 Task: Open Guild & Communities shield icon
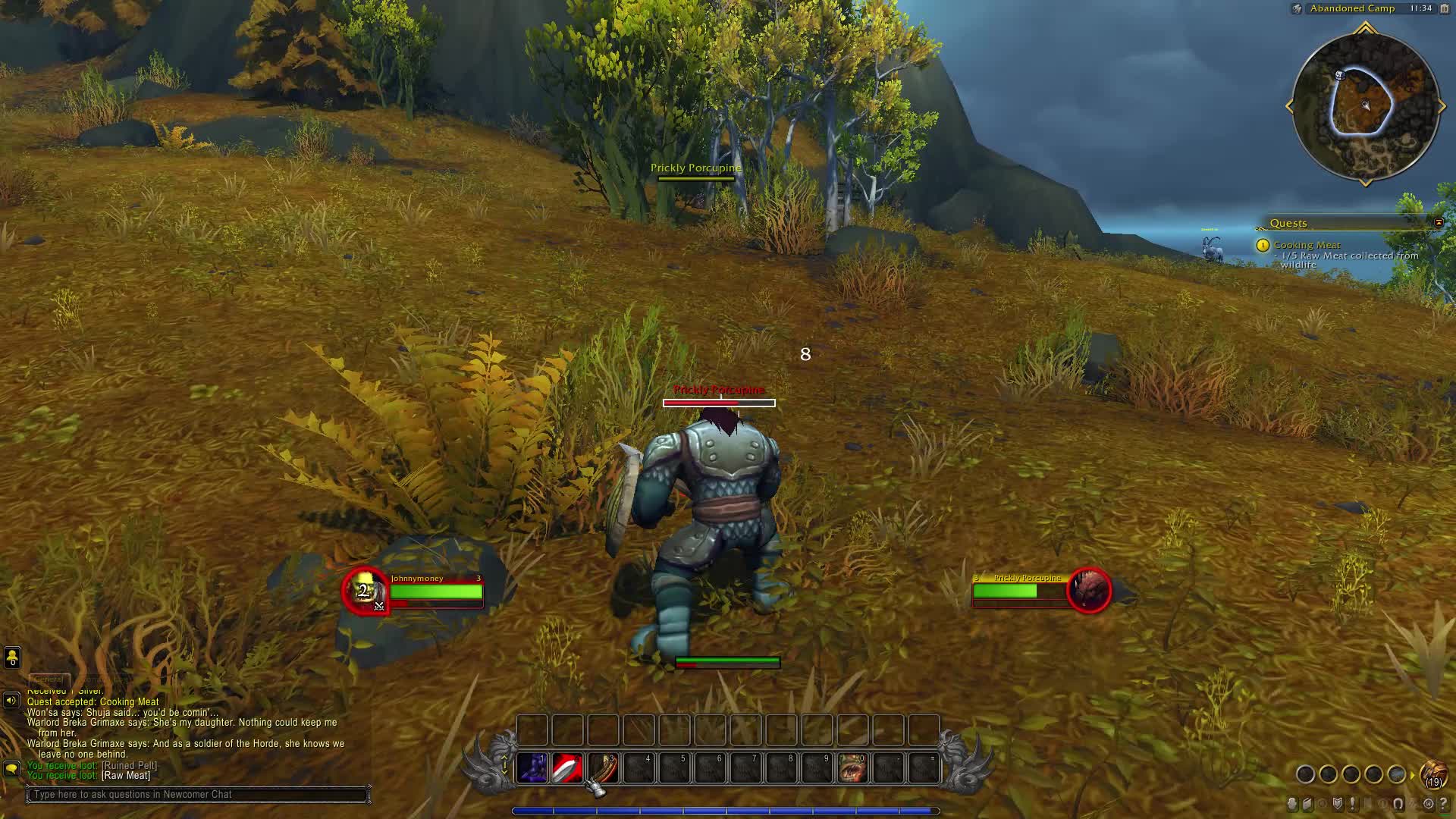coord(1337,804)
